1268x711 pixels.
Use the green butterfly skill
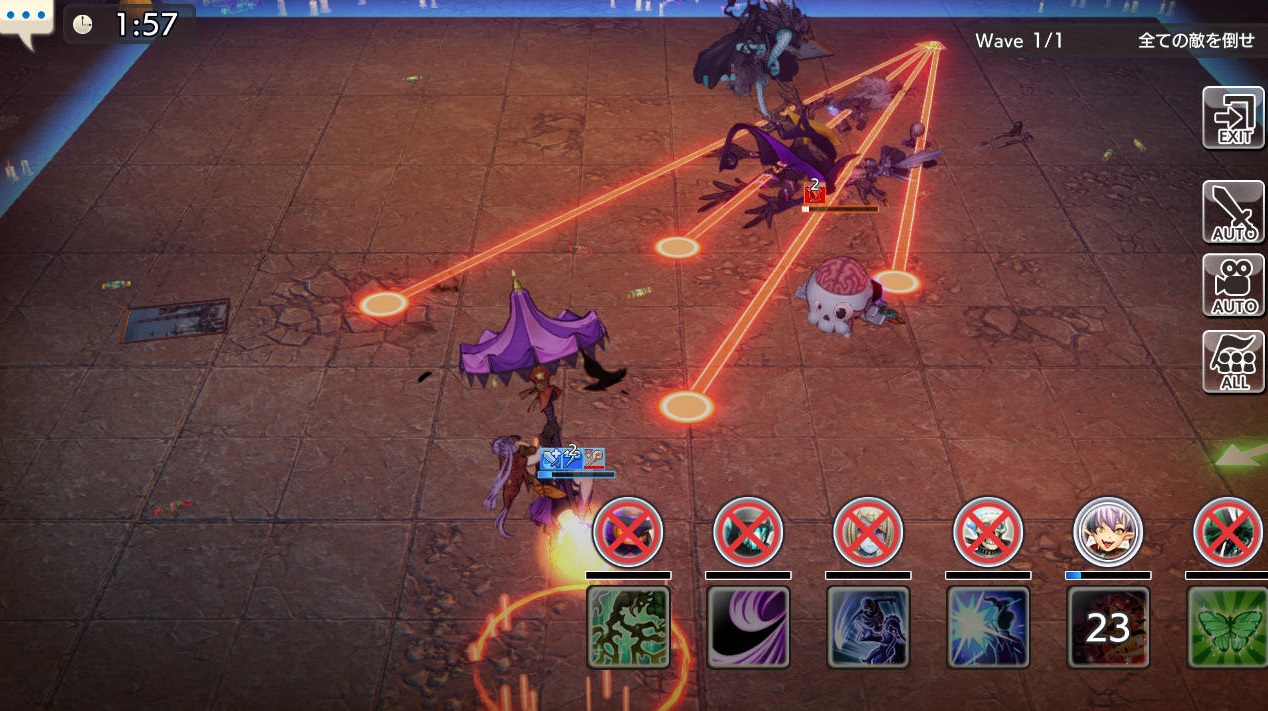(x=1226, y=627)
